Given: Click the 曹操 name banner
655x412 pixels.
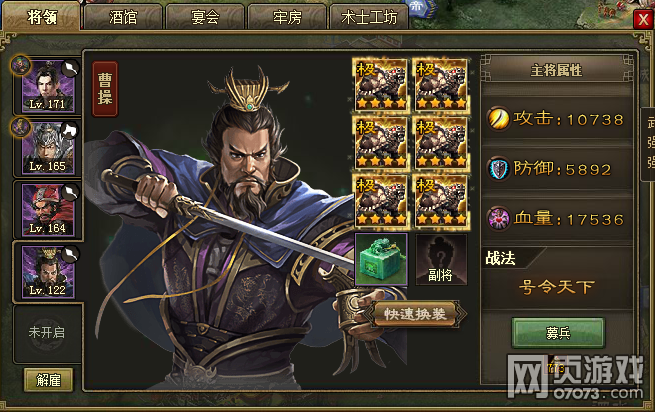Looking at the screenshot, I should pos(104,89).
